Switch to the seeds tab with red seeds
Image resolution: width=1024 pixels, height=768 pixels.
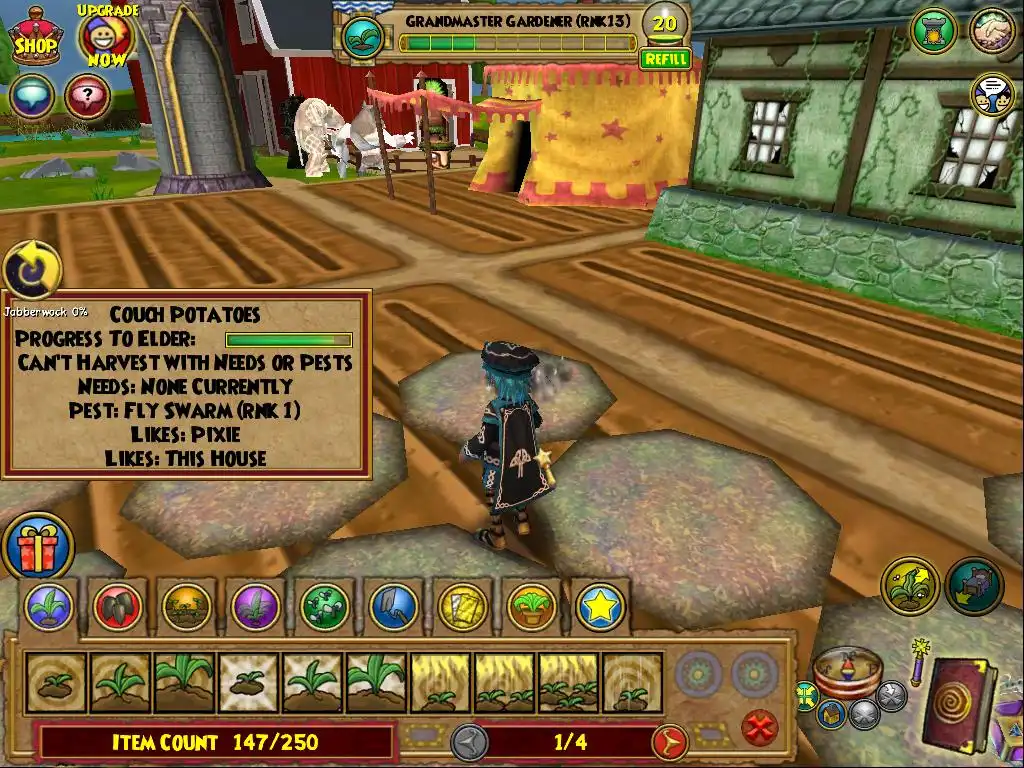[x=118, y=606]
